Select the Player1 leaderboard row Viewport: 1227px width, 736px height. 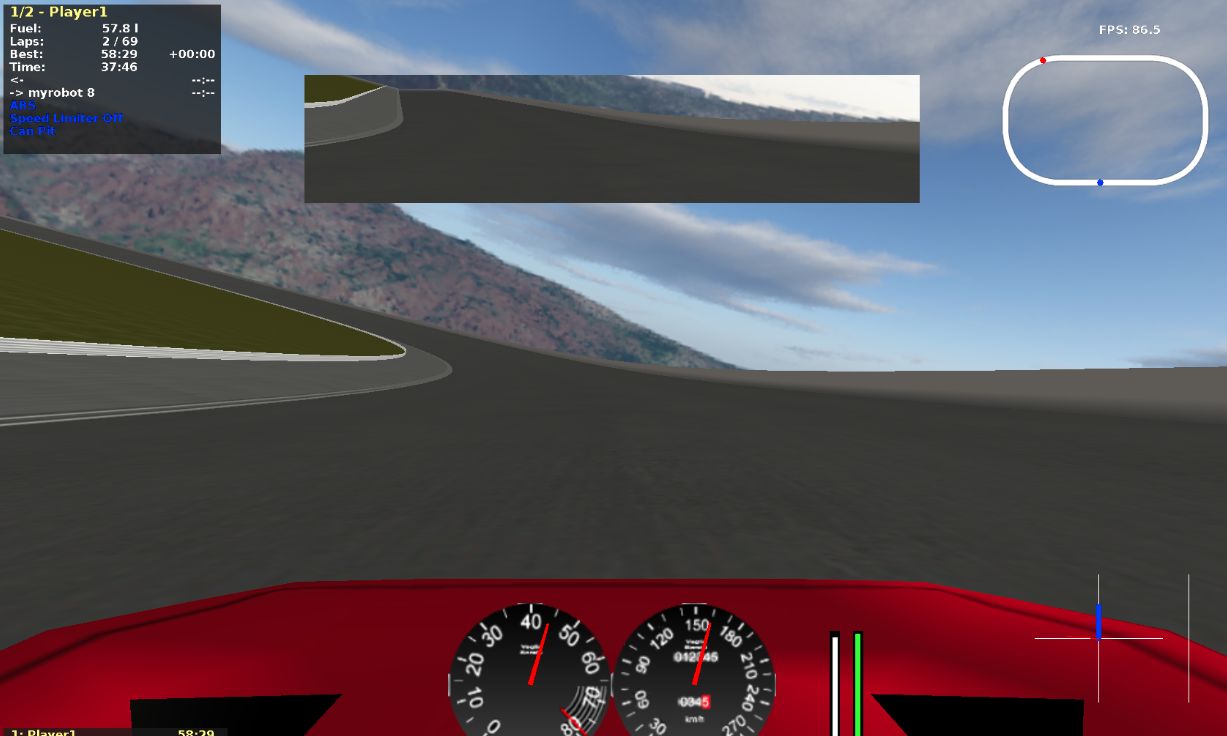click(112, 732)
